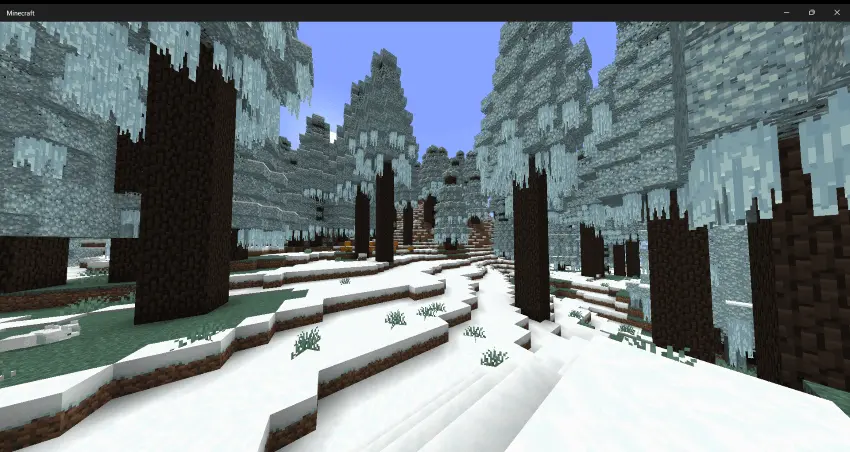This screenshot has width=850, height=452.
Task: Close the Minecraft window
Action: click(x=836, y=12)
